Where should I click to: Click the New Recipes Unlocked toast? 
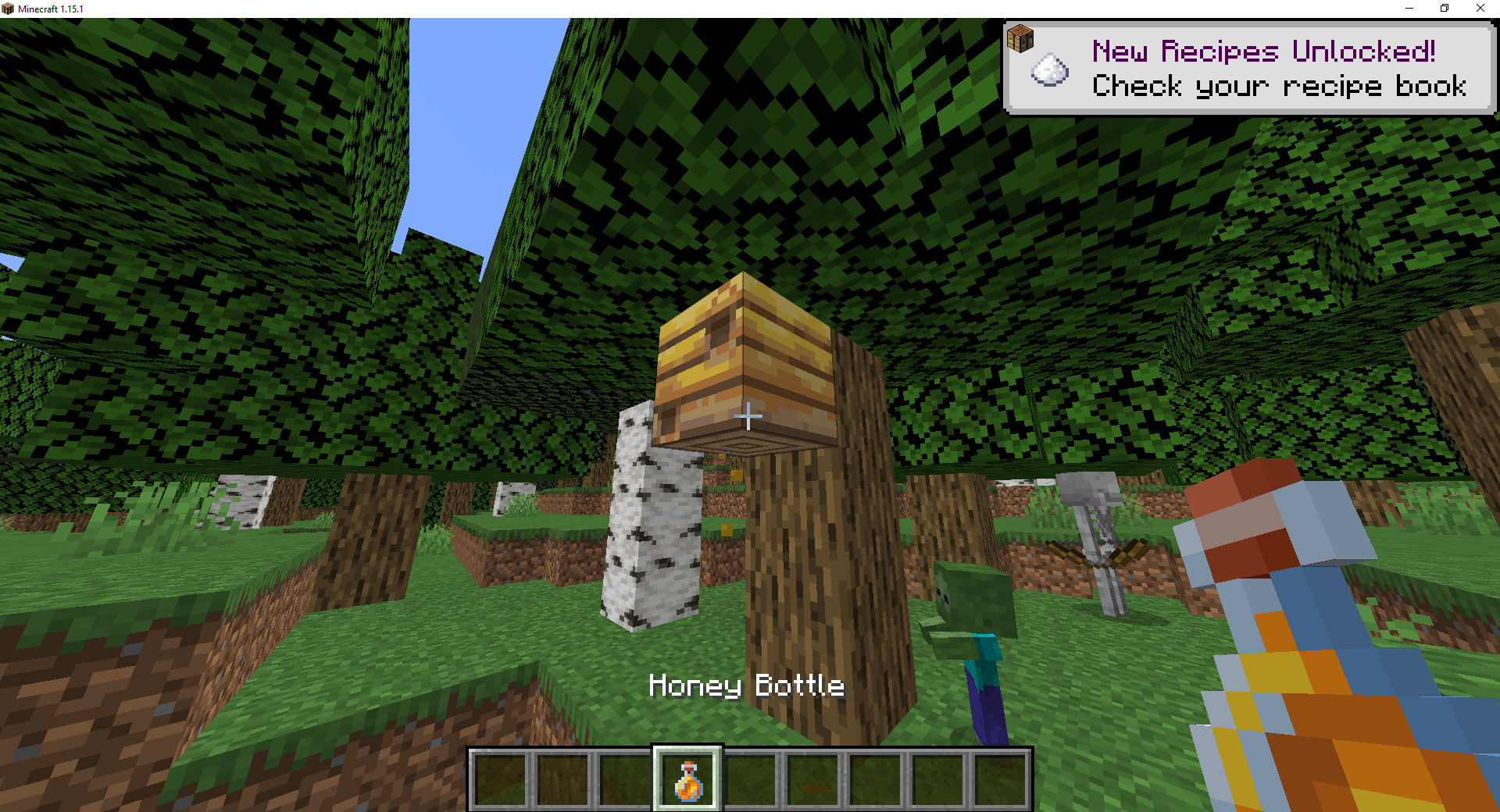click(x=1248, y=69)
